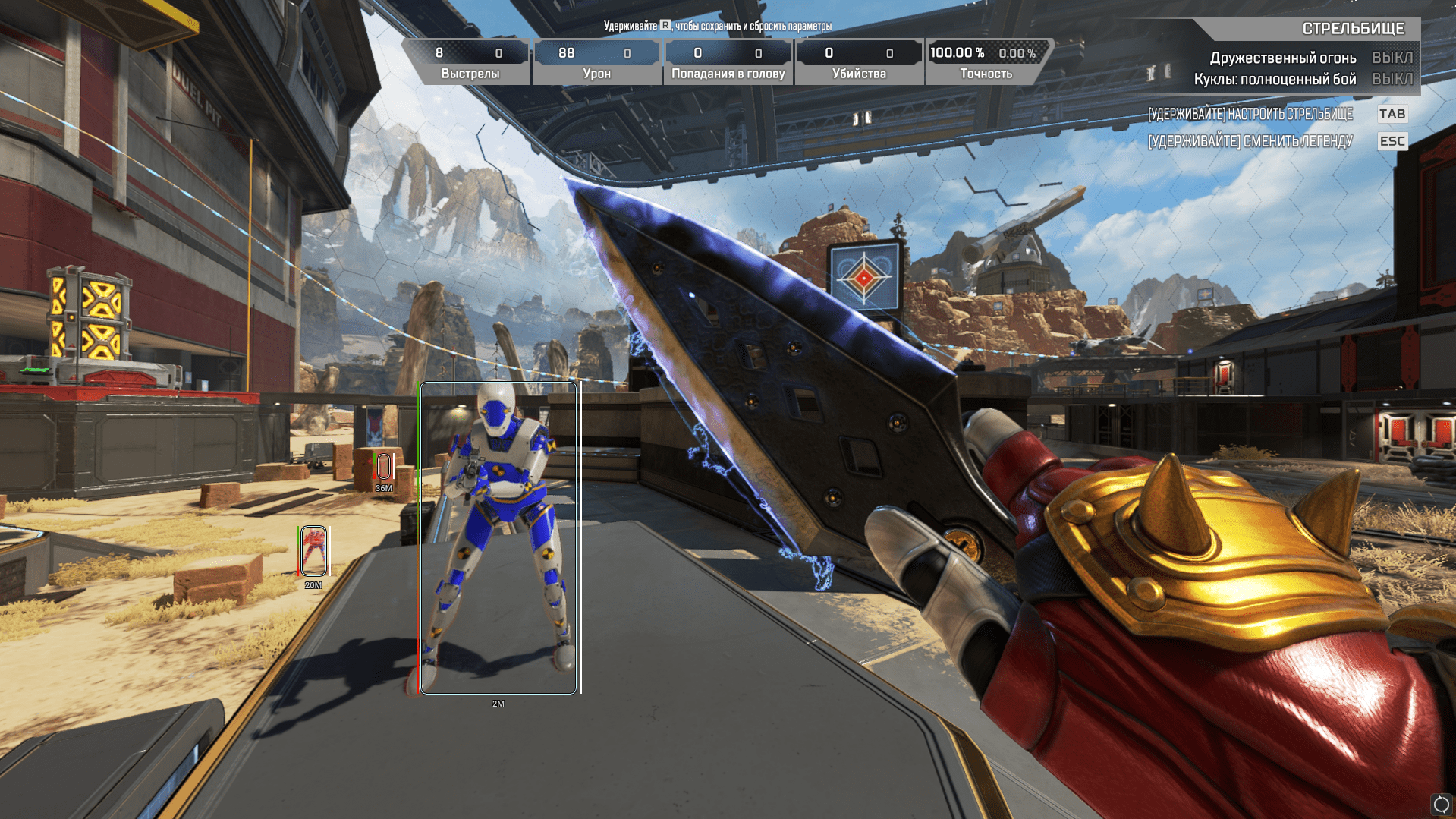Click the circular icon in the screen corner
Image resolution: width=1456 pixels, height=819 pixels.
(x=1441, y=805)
